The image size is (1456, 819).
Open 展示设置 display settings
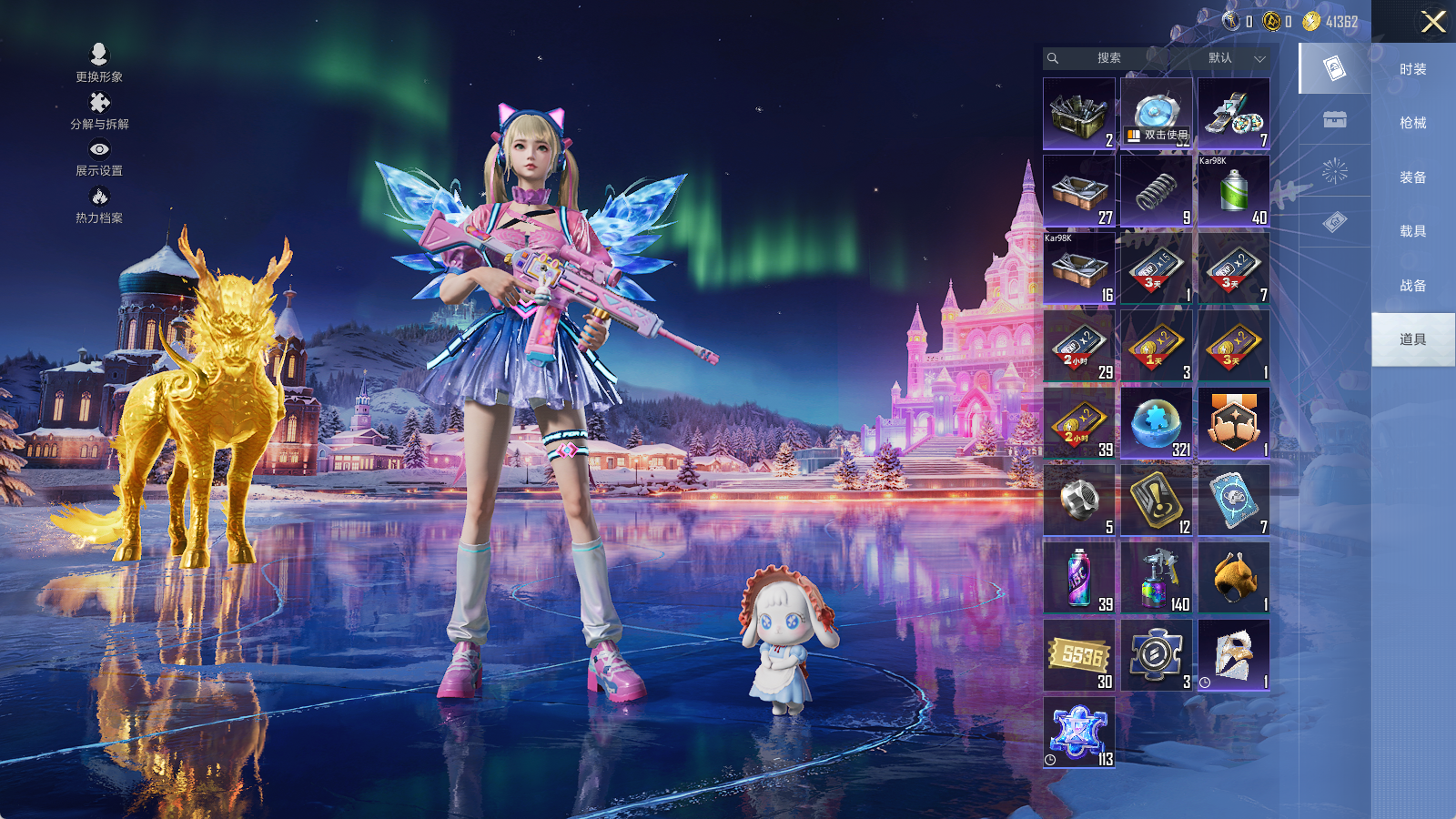(x=99, y=157)
